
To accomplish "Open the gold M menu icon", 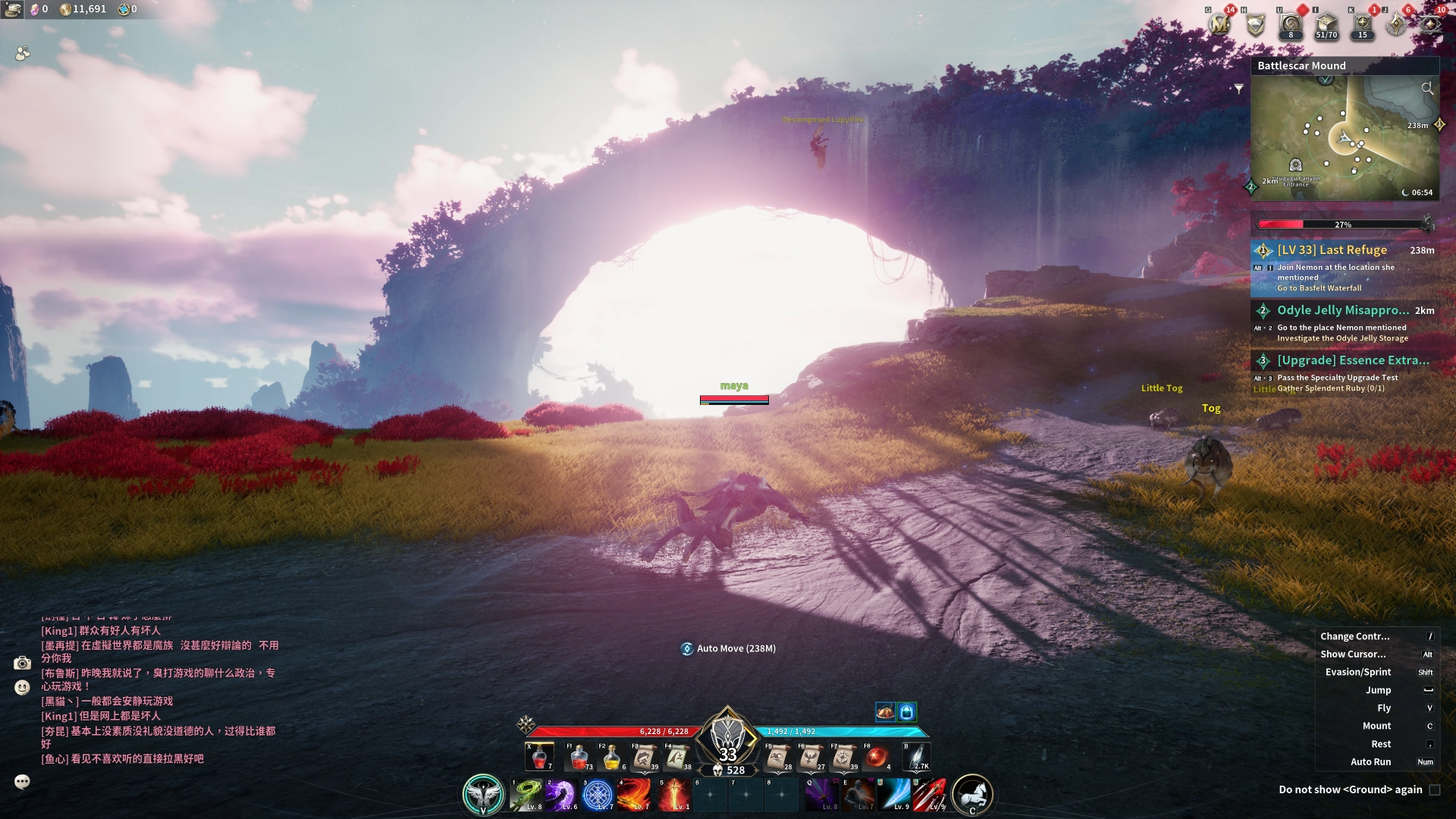I will tap(1219, 25).
